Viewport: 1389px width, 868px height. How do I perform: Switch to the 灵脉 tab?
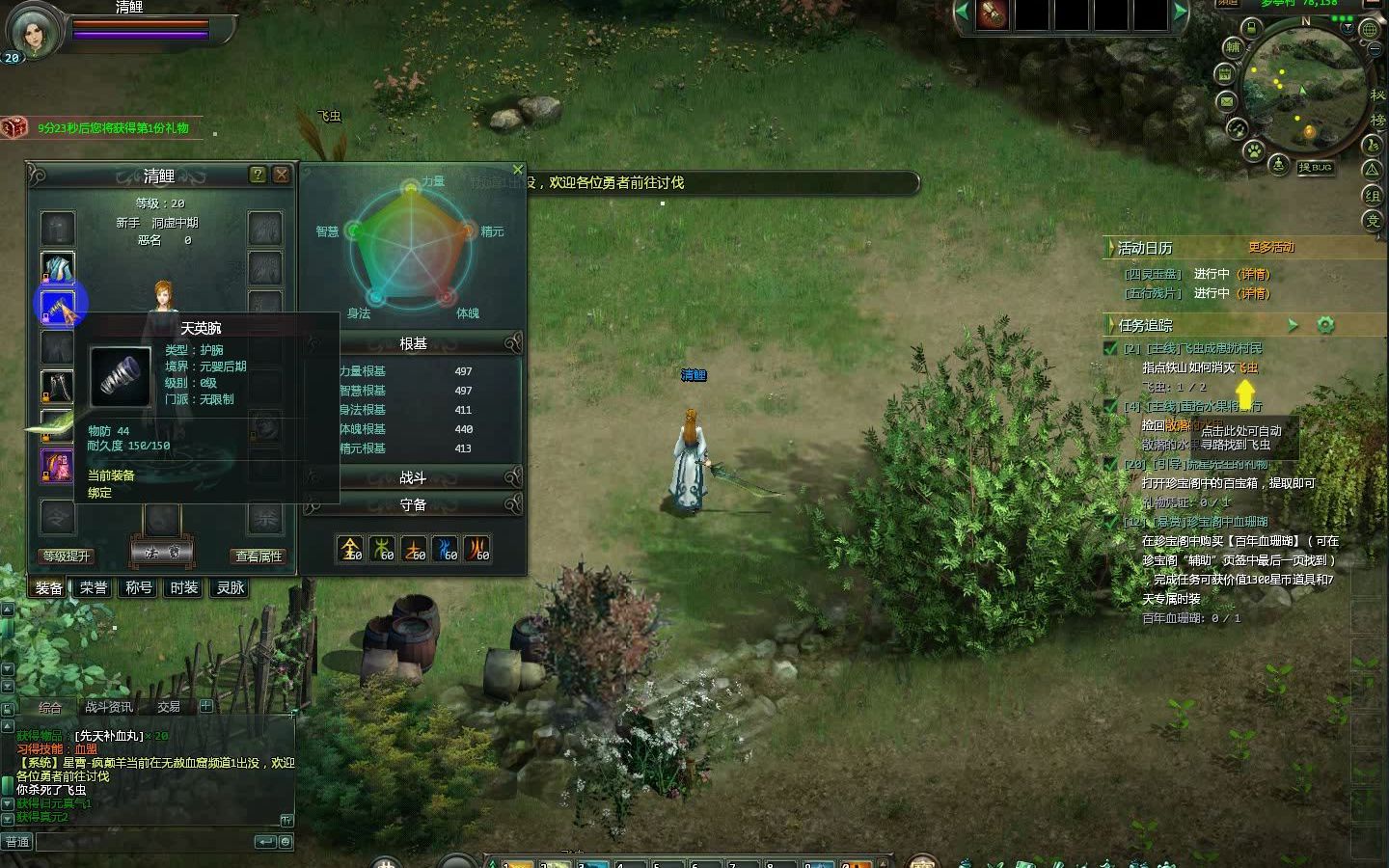pyautogui.click(x=230, y=587)
